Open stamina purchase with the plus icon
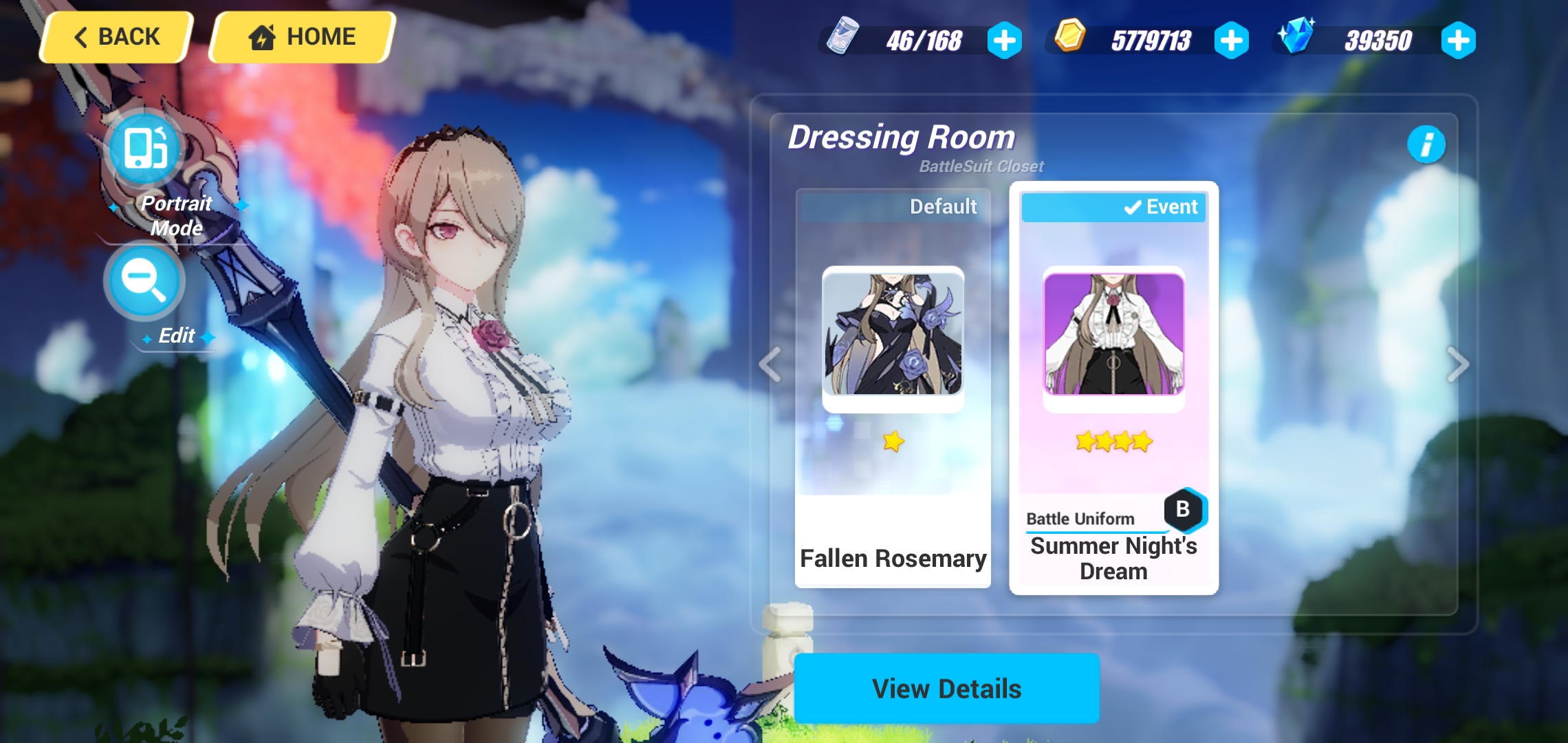 (x=1006, y=41)
